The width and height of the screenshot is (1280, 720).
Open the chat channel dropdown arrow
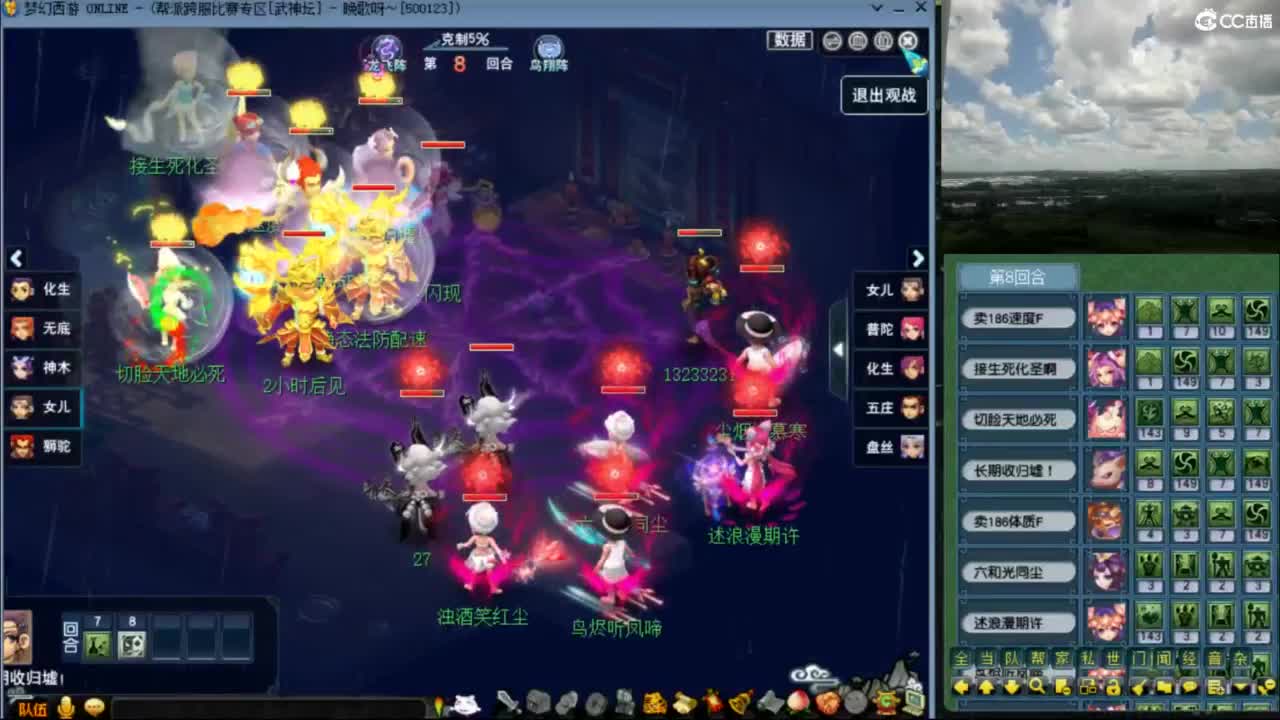(x=1239, y=688)
